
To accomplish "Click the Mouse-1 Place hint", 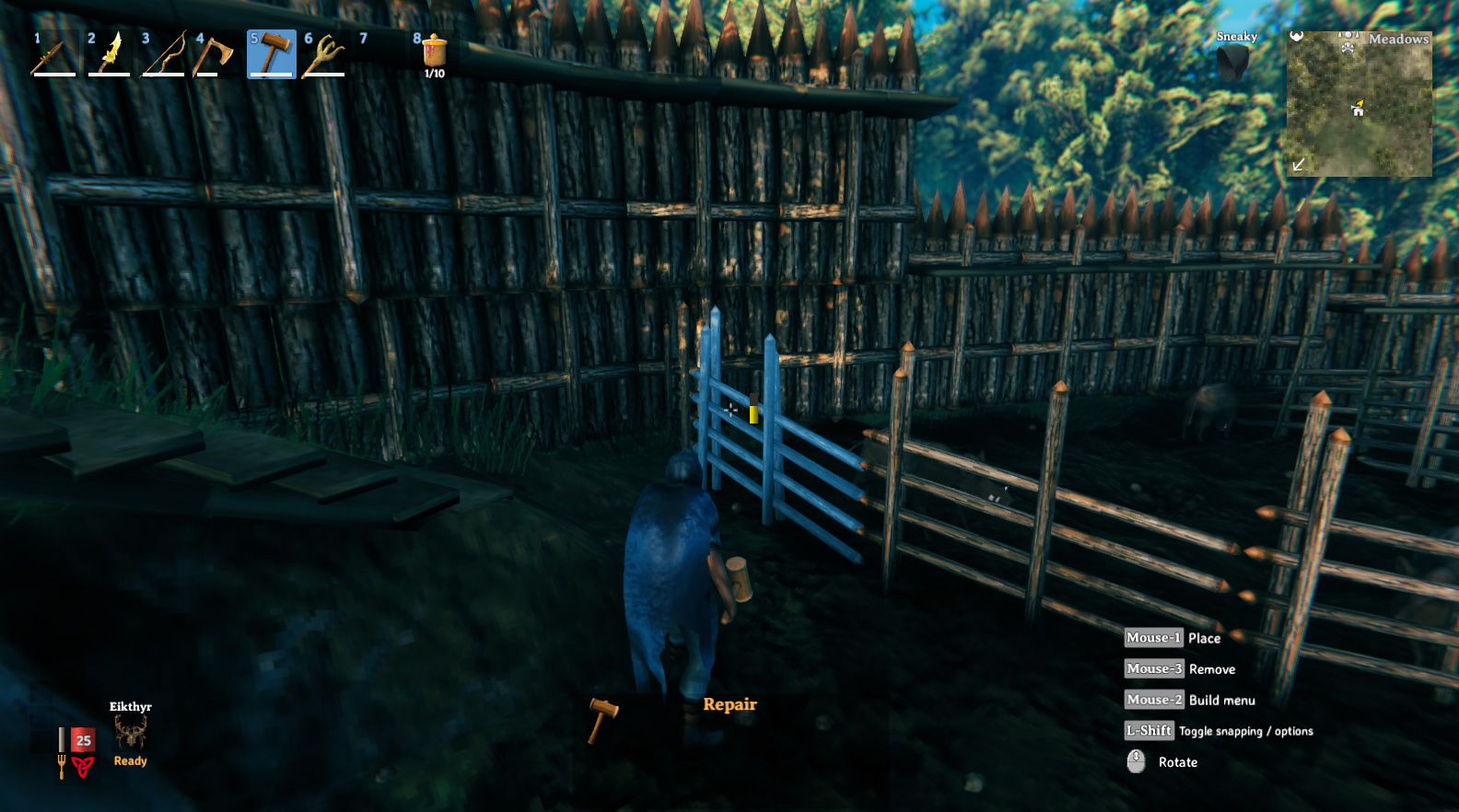I will pos(1153,637).
